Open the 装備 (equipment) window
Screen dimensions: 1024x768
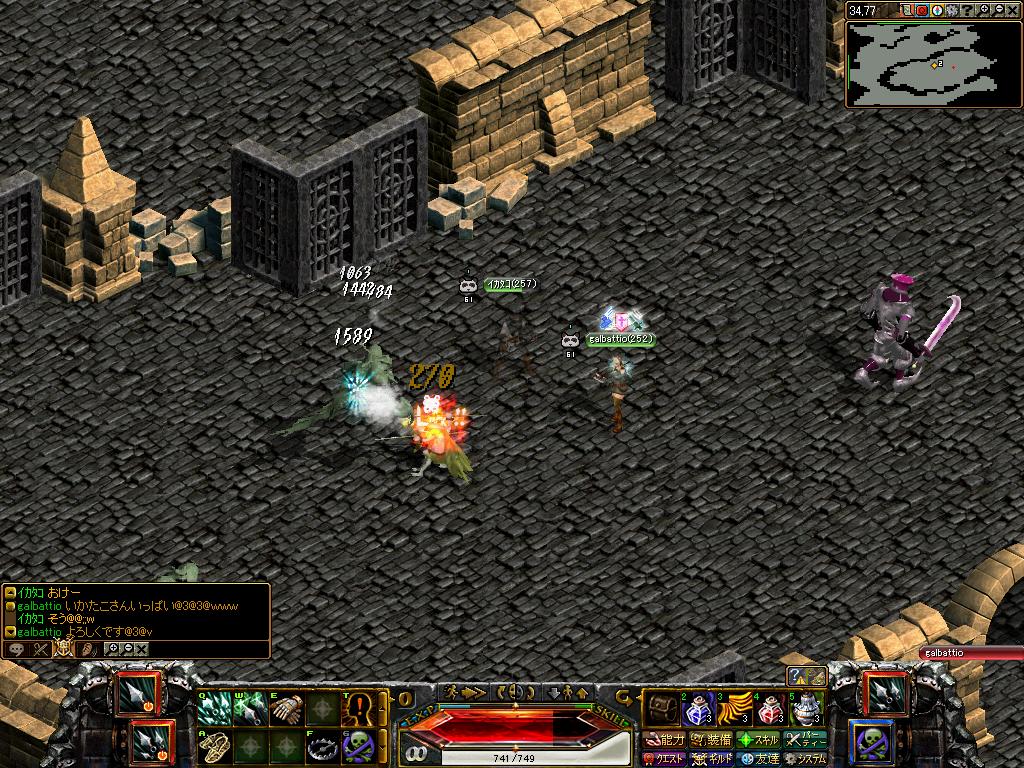click(x=711, y=740)
